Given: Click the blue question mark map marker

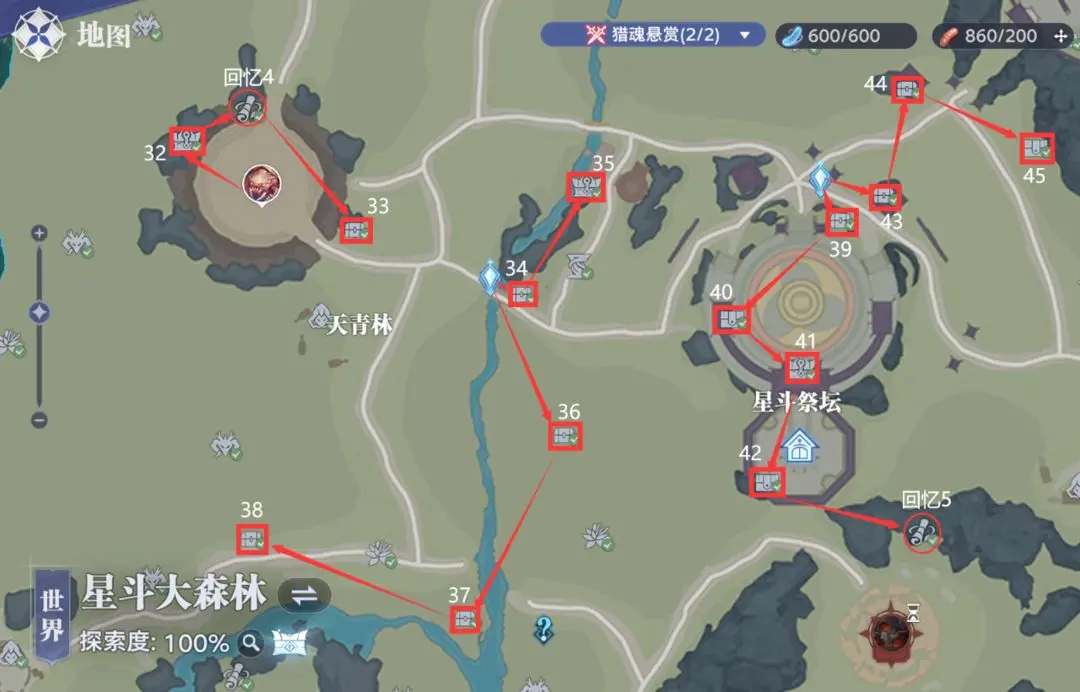Looking at the screenshot, I should [544, 628].
